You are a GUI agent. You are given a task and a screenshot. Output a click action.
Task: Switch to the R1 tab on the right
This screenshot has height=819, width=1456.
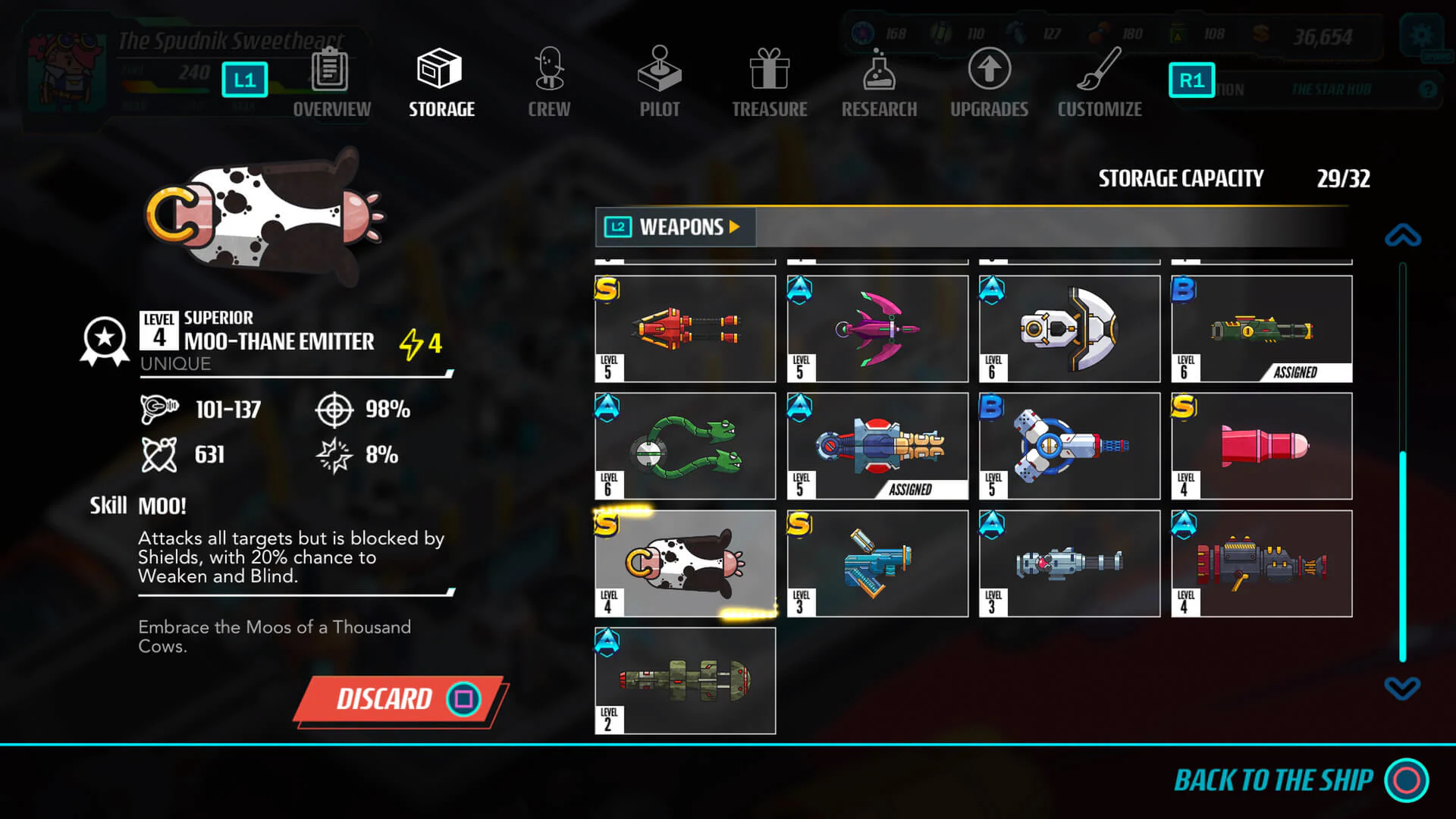click(1191, 78)
